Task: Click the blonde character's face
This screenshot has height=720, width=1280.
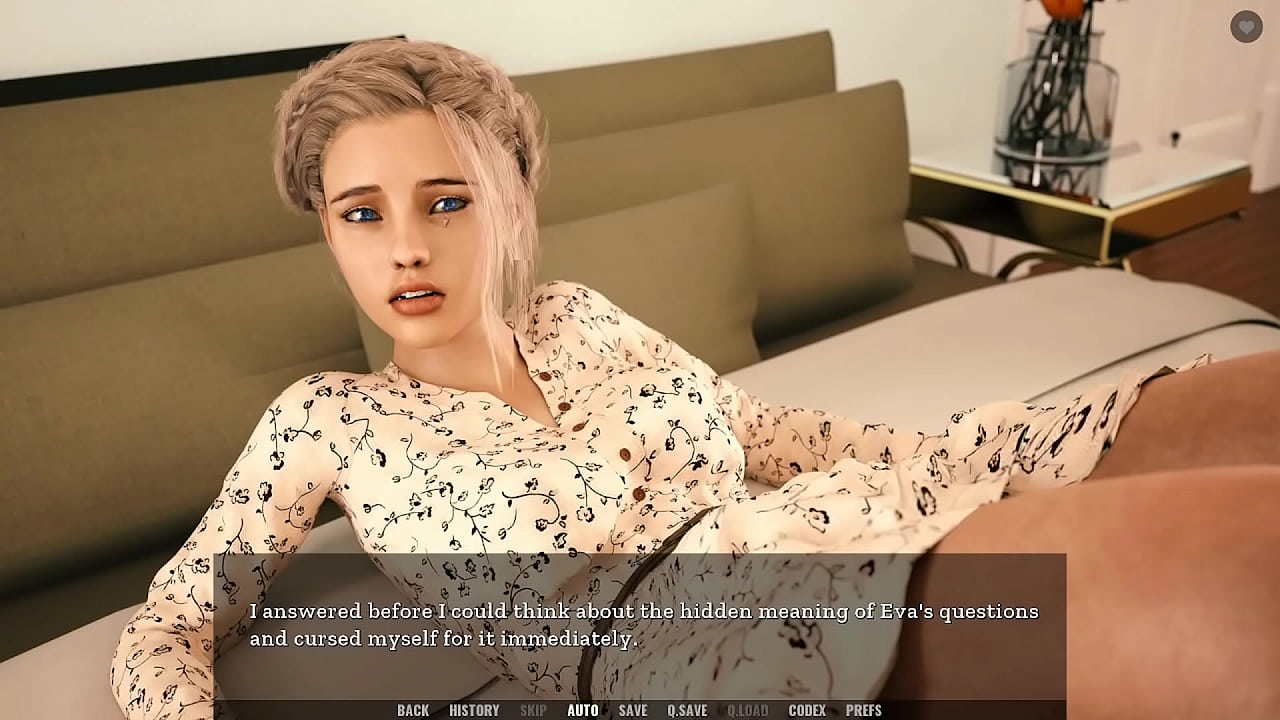Action: click(410, 230)
